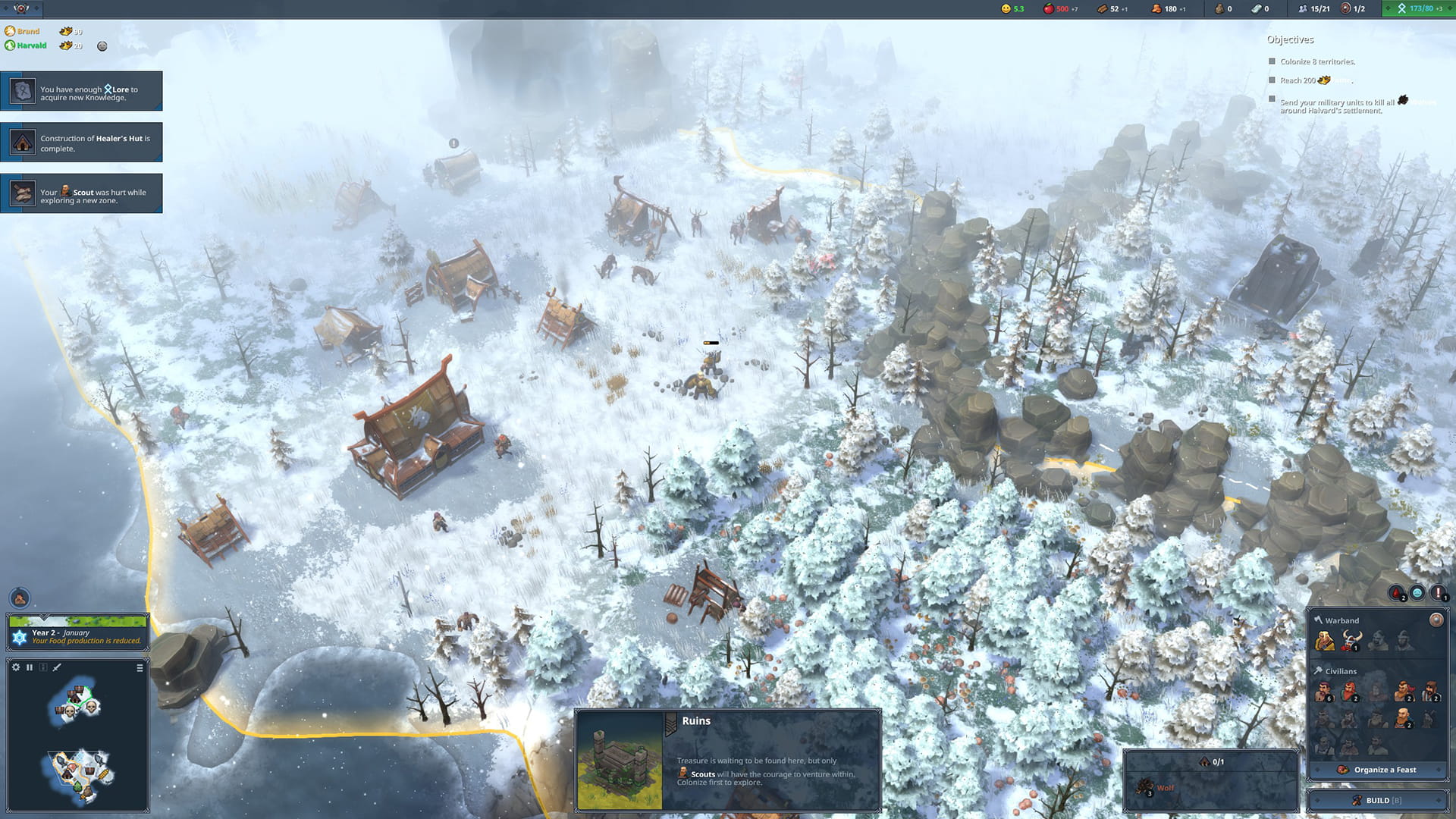1456x819 pixels.
Task: Open the clan emblem tab at top-left
Action: [x=21, y=8]
